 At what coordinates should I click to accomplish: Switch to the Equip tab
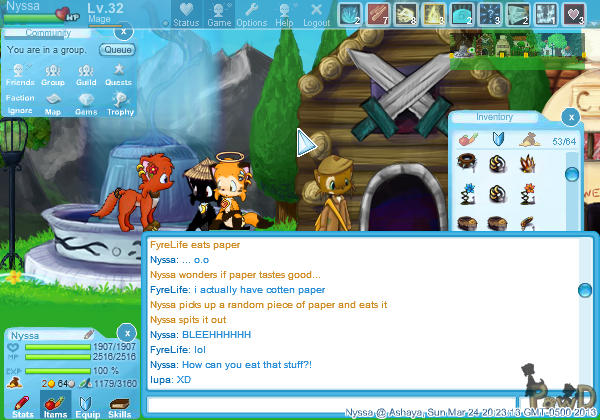click(x=87, y=405)
